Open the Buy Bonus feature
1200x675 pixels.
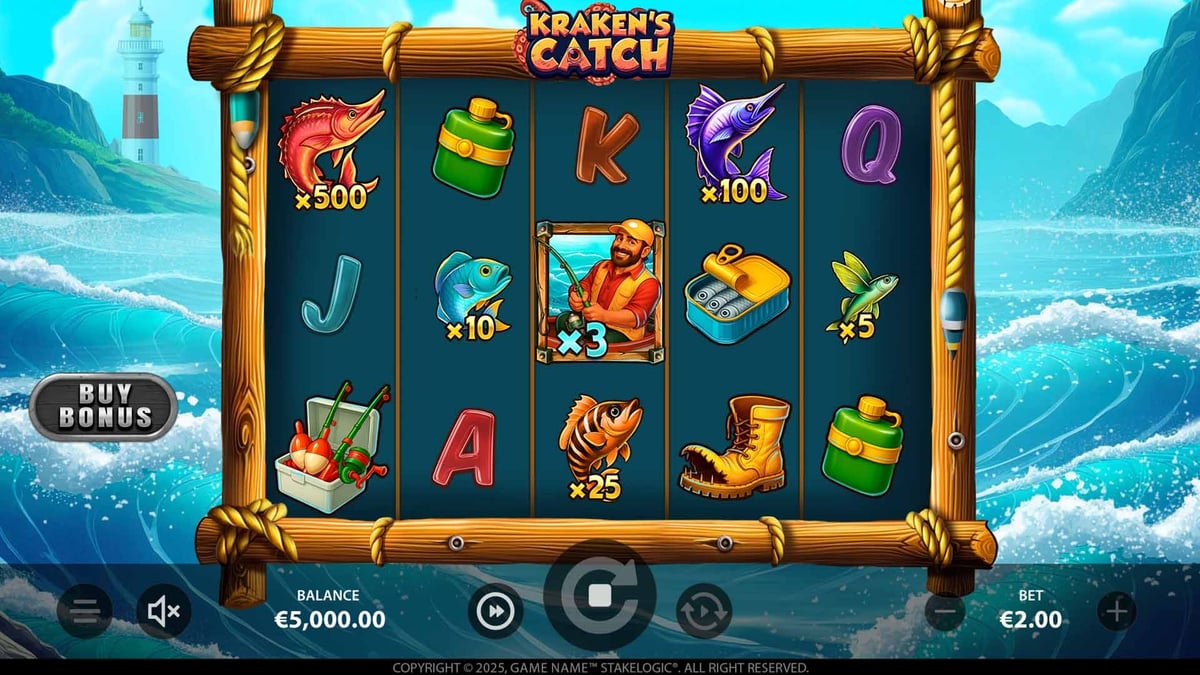[x=103, y=406]
